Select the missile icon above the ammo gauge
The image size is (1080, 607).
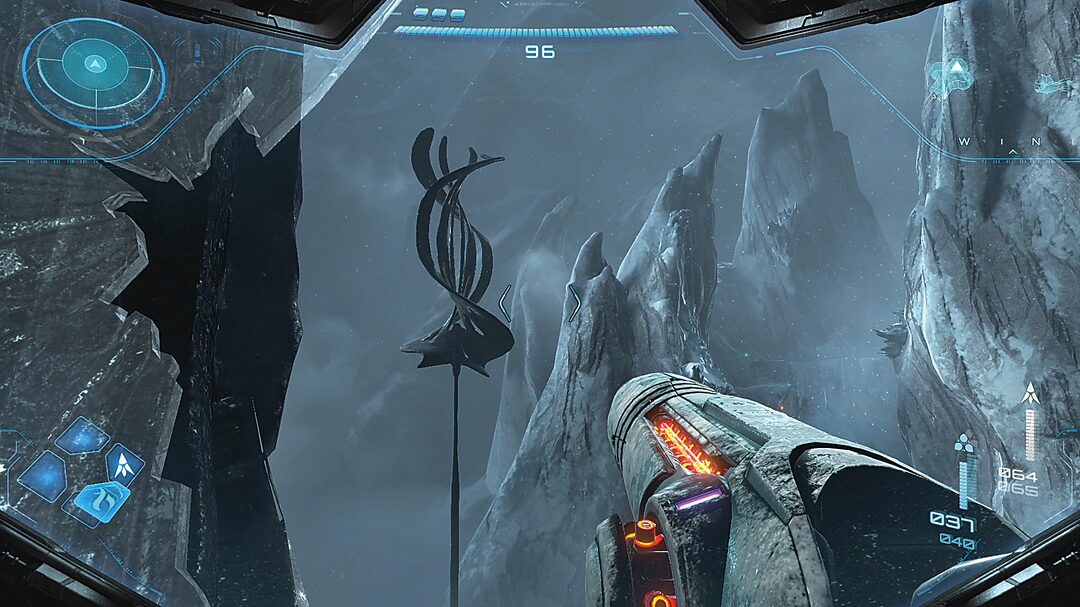click(1029, 393)
